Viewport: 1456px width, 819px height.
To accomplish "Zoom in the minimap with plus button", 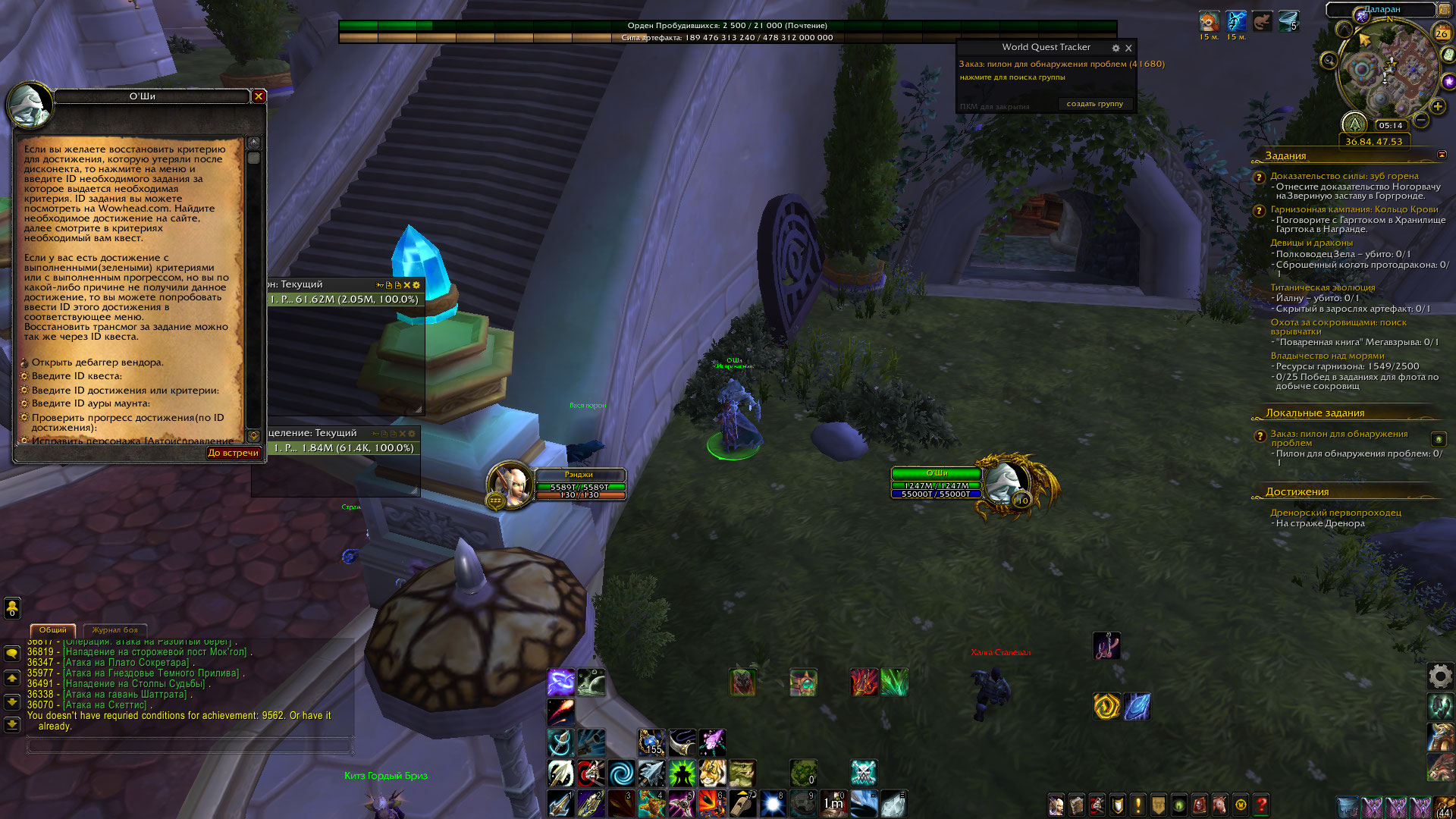I will [x=1437, y=107].
